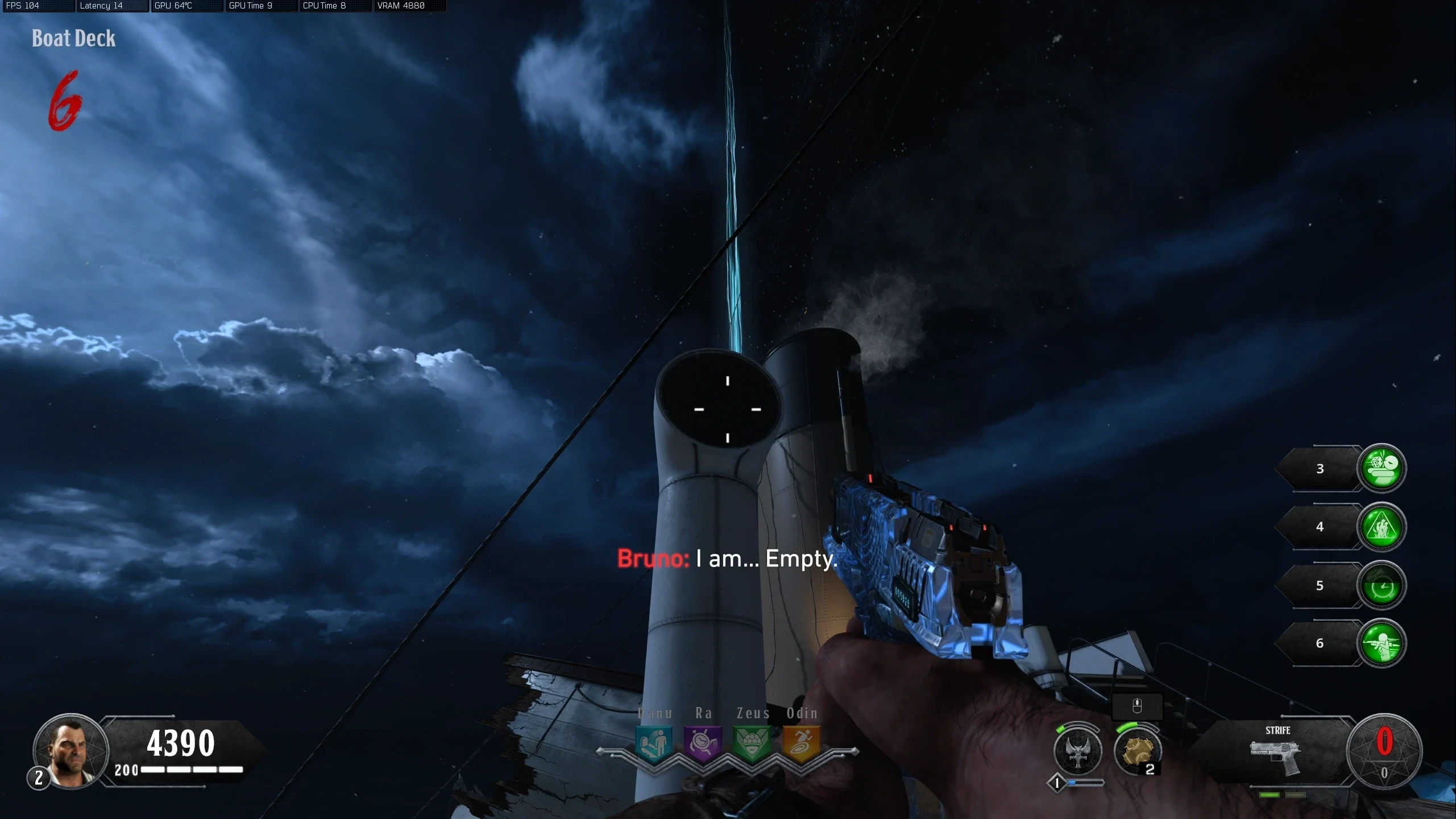Click the winged special weapon icon

1078,751
